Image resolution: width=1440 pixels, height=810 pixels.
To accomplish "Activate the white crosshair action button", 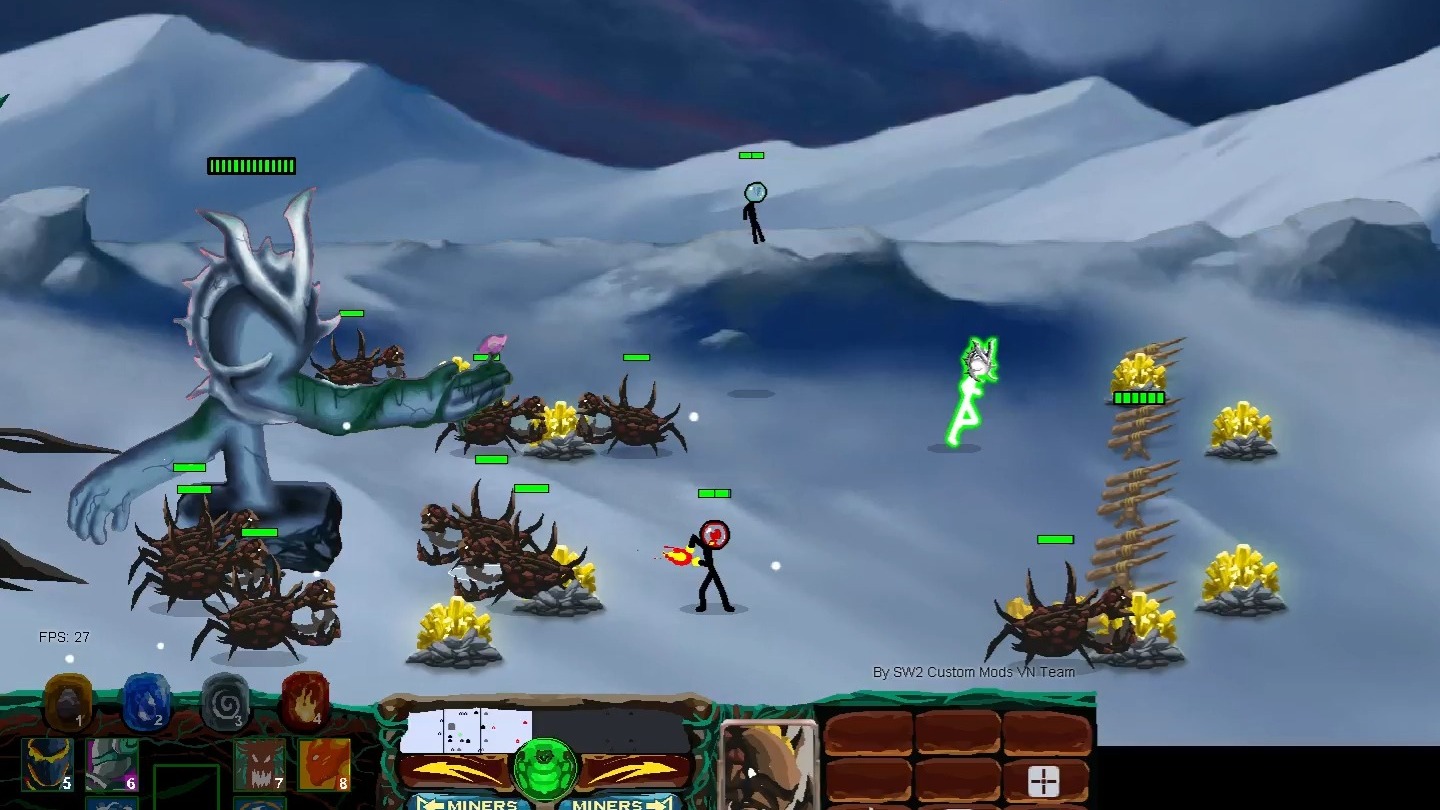I will click(1043, 782).
